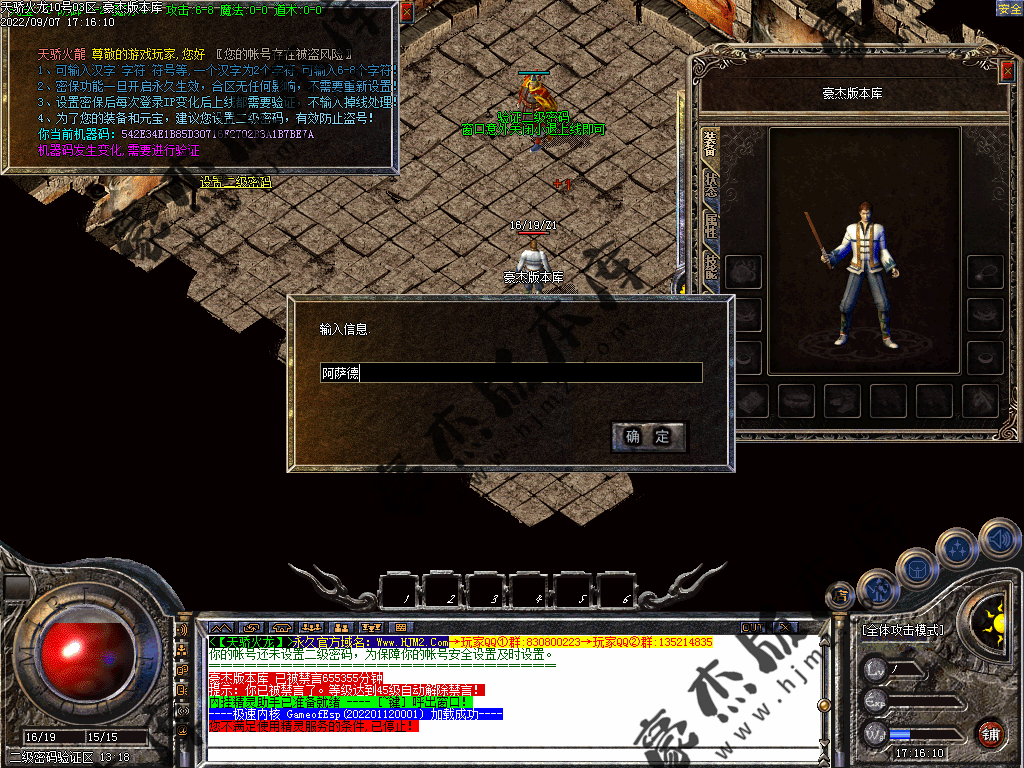
Task: Open the shop with the 店 button
Action: (839, 596)
